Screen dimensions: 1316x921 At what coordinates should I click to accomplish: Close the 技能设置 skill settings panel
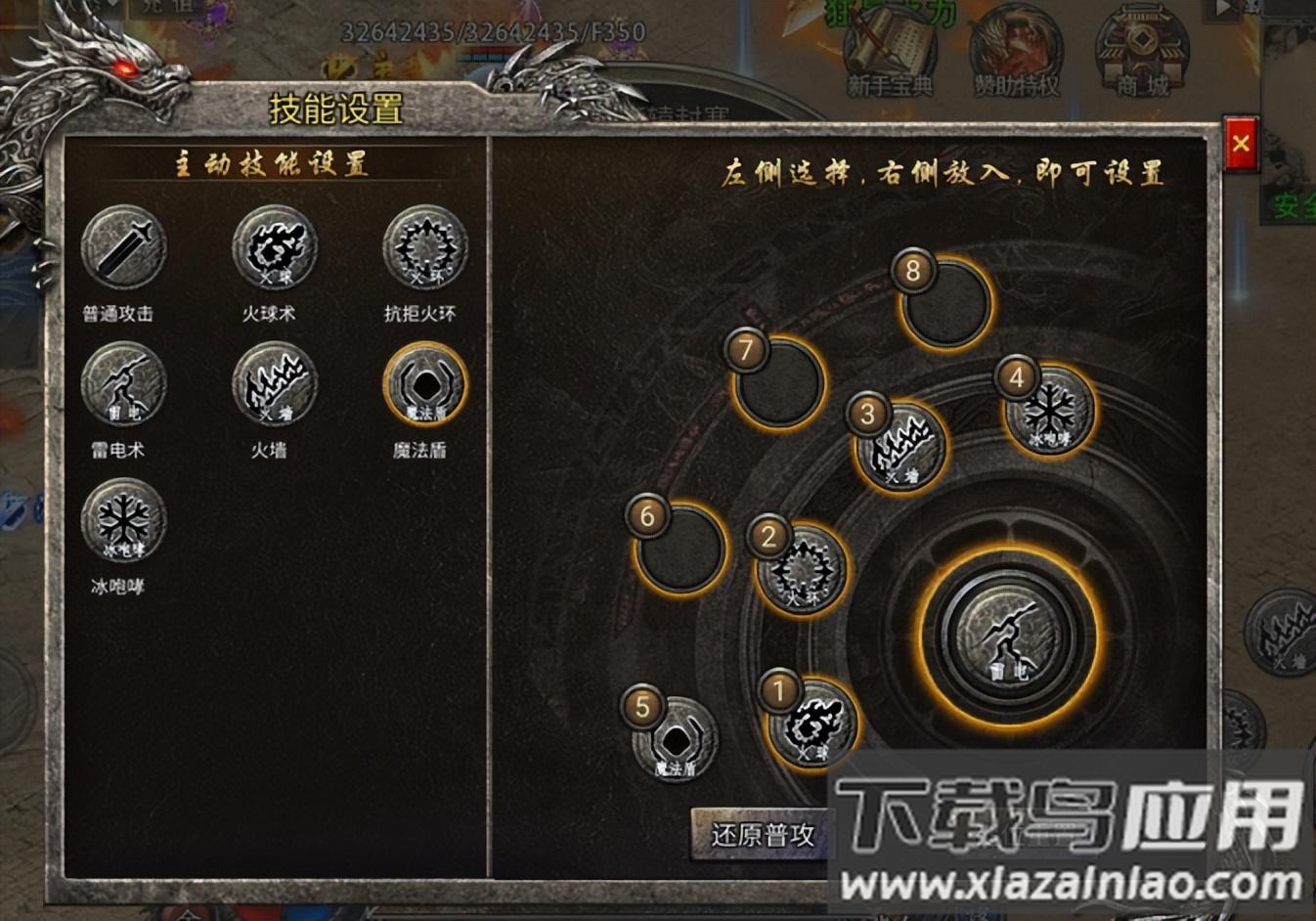tap(1242, 144)
